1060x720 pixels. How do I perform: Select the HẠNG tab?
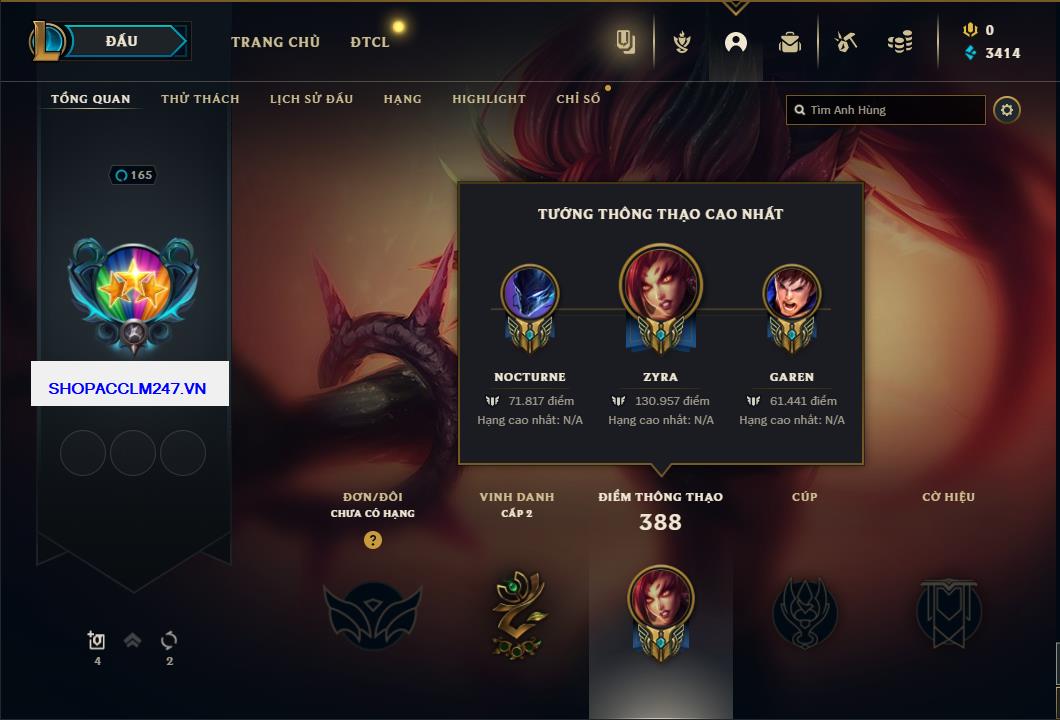click(x=402, y=99)
